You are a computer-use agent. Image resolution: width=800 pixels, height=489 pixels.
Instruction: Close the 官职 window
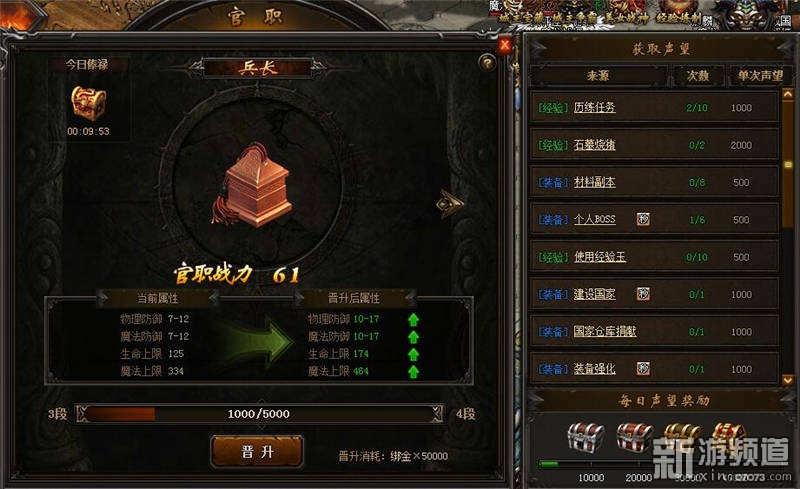[x=505, y=44]
